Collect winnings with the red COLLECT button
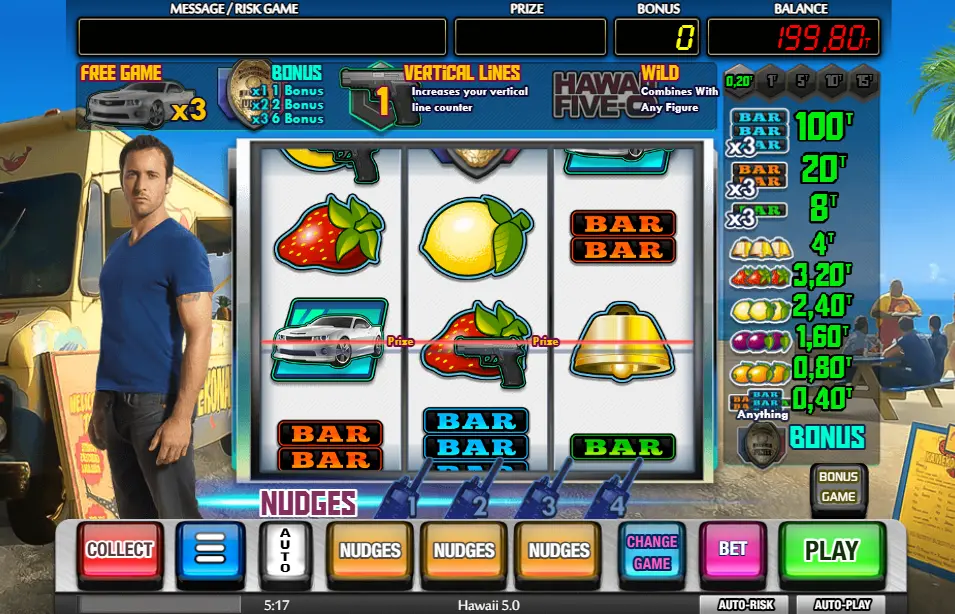955x614 pixels. coord(120,550)
